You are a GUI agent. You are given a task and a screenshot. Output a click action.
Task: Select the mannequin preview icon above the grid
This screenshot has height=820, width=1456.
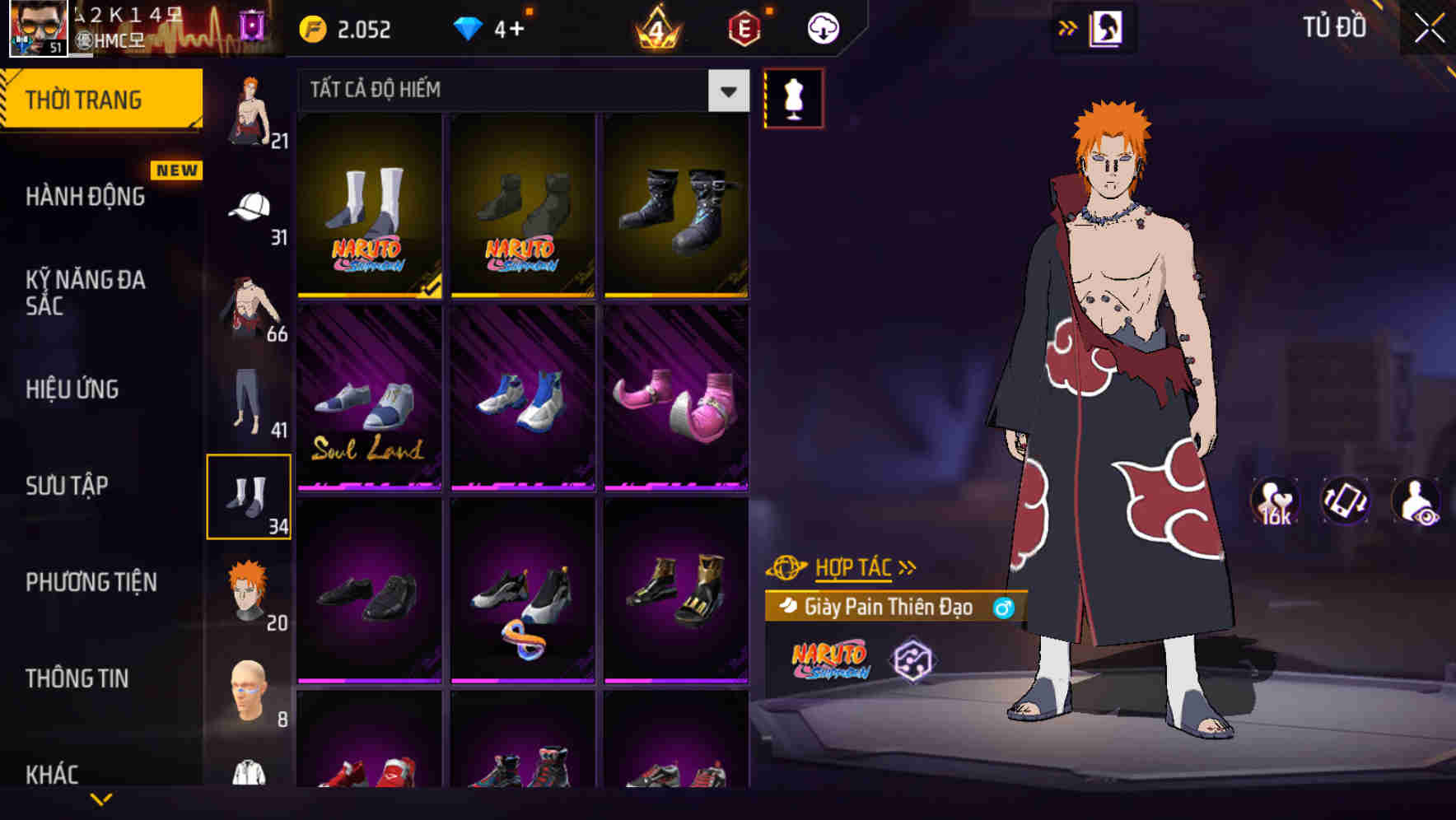(793, 99)
